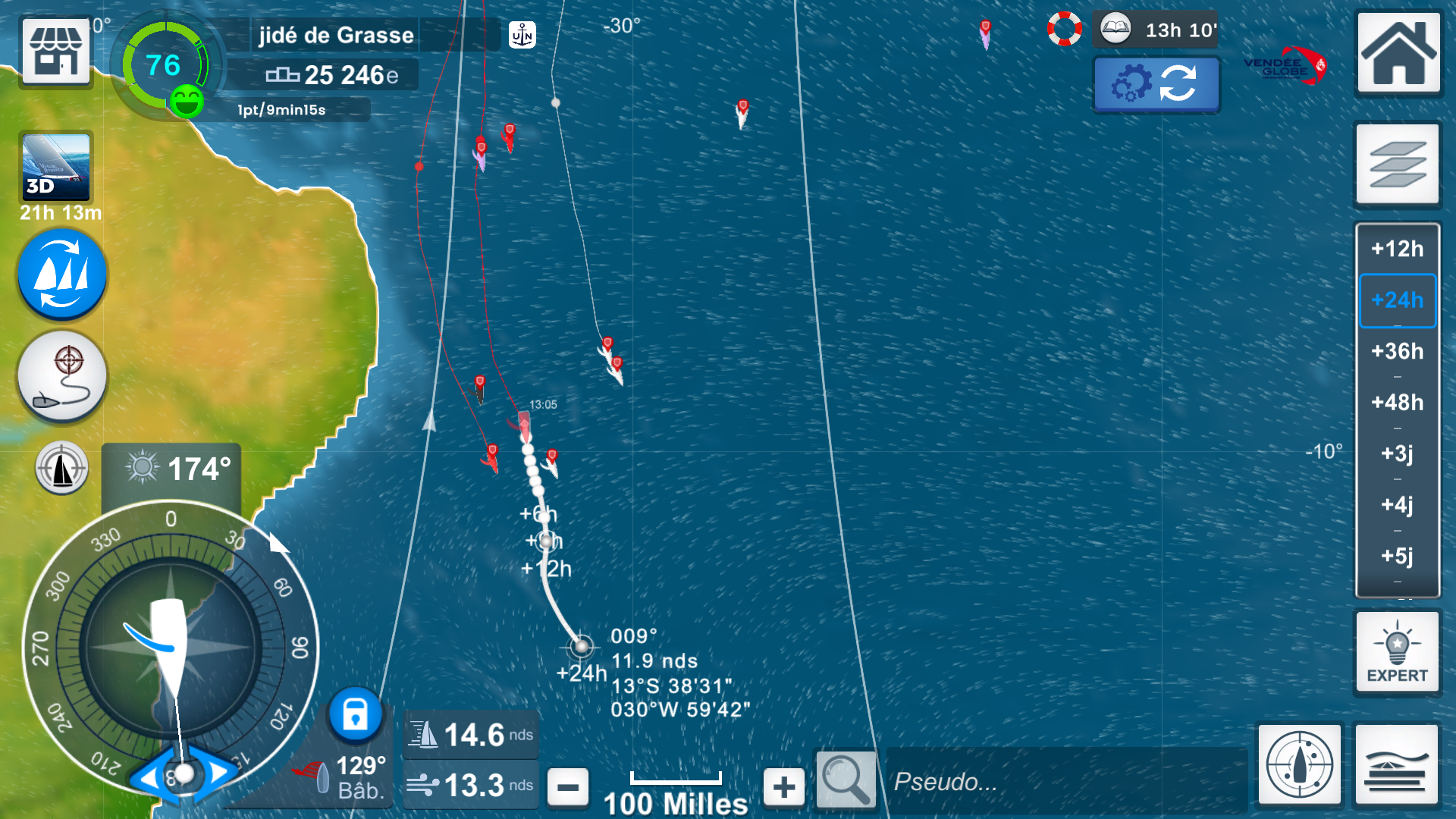Screen dimensions: 1456x819
Task: Open the waypoint route programming button
Action: pos(62,376)
